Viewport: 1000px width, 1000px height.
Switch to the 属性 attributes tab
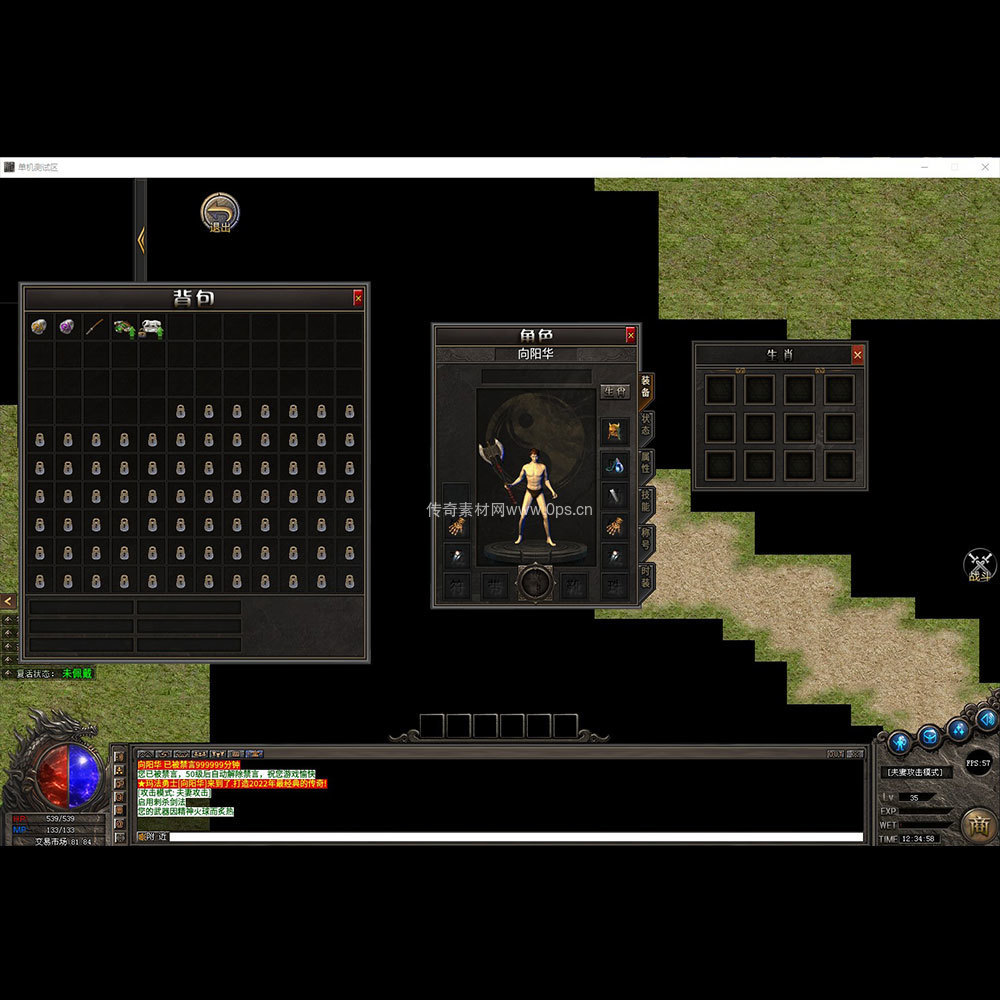(x=647, y=462)
